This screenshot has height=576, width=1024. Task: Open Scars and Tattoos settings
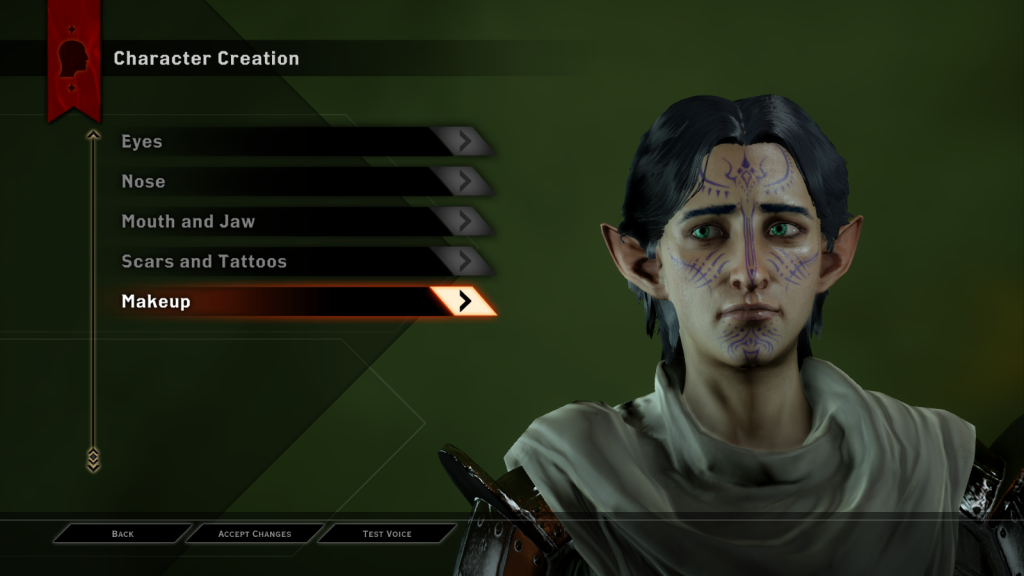point(290,262)
